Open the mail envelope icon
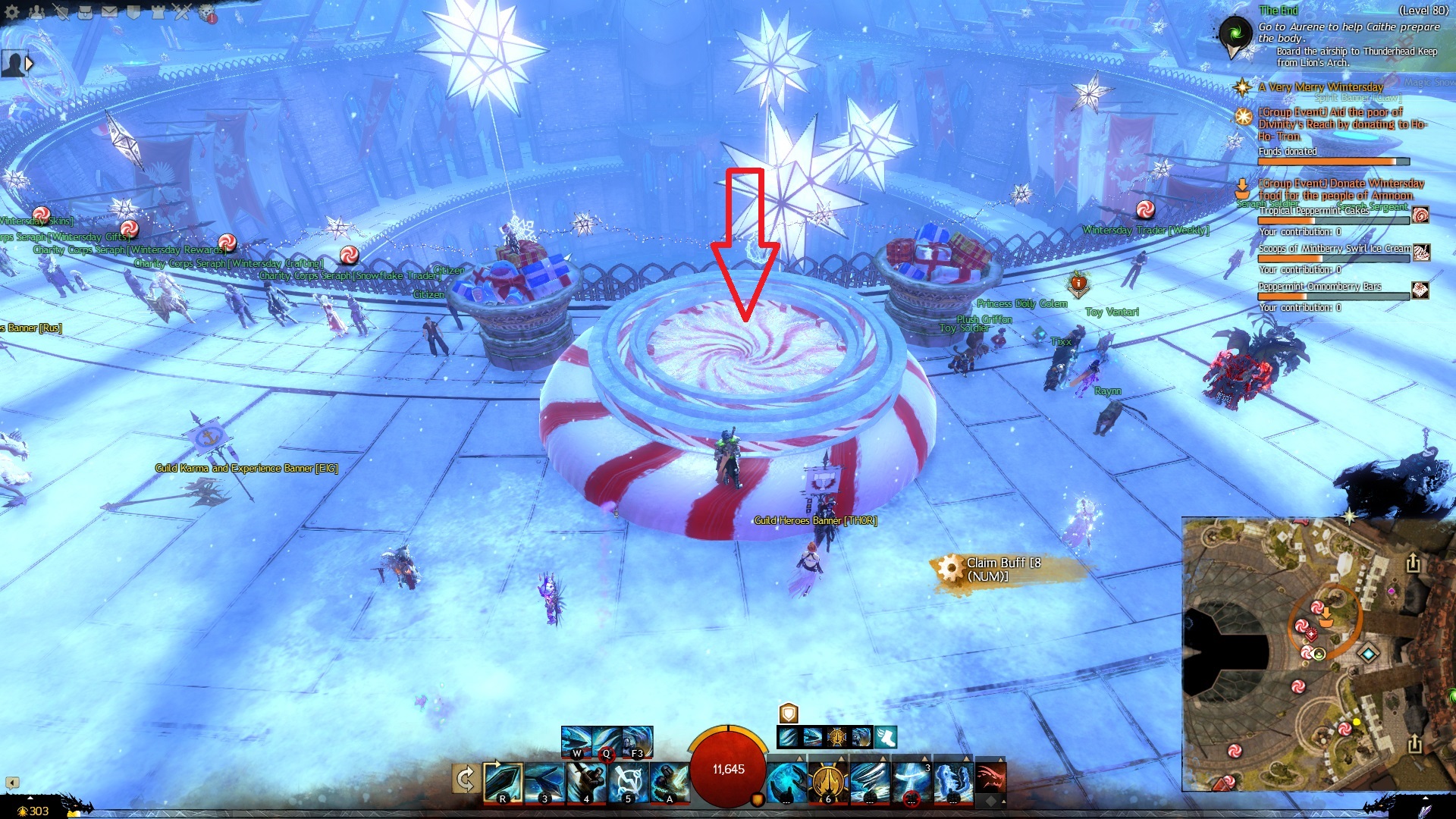Screen dimensions: 1456x819 pos(109,12)
